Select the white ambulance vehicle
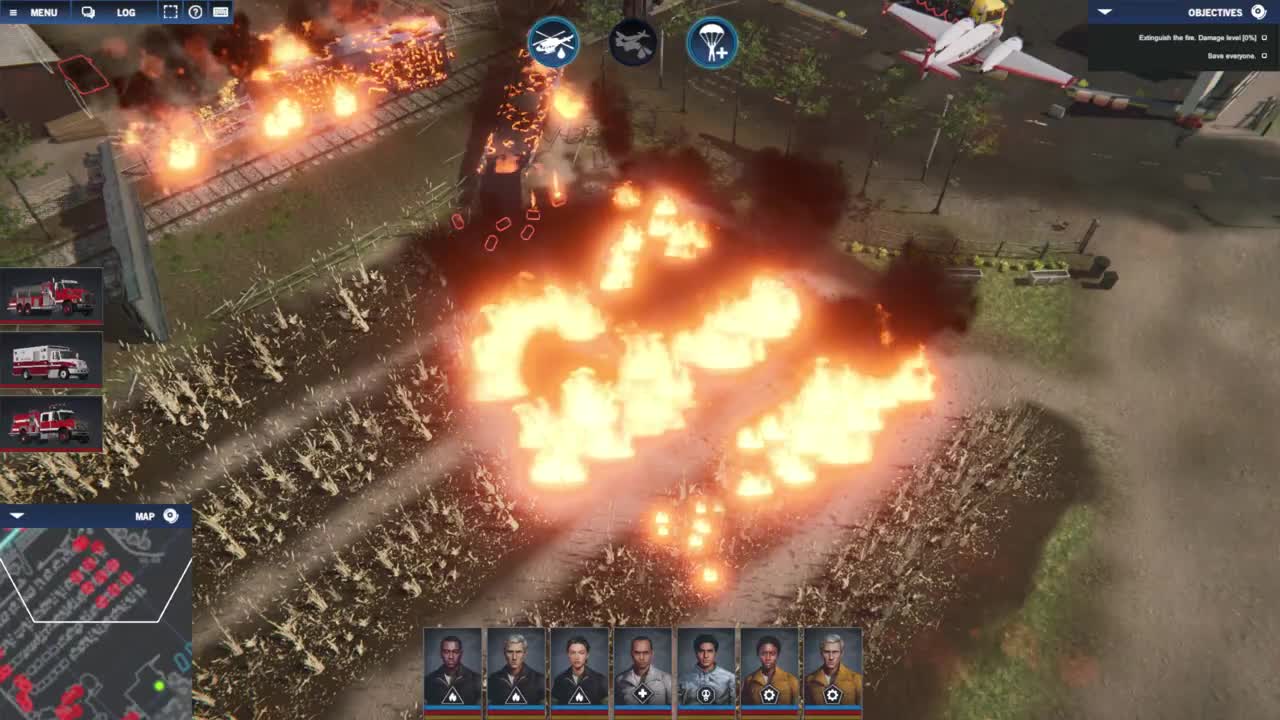 (x=51, y=360)
